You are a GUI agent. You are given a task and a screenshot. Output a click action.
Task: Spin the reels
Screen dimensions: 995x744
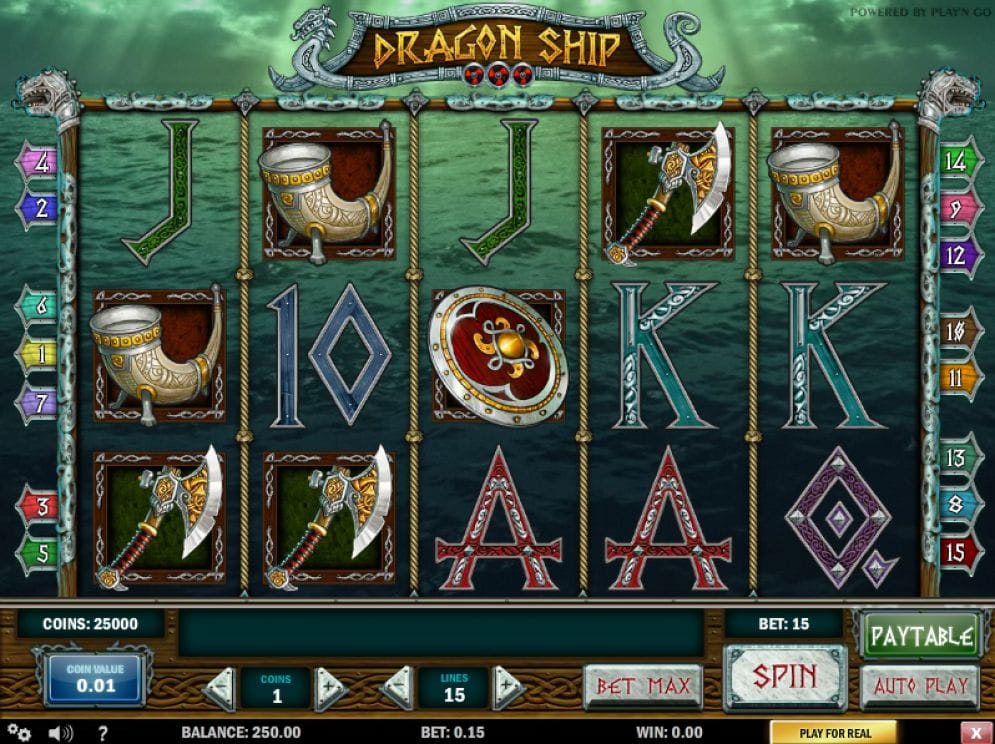click(785, 677)
